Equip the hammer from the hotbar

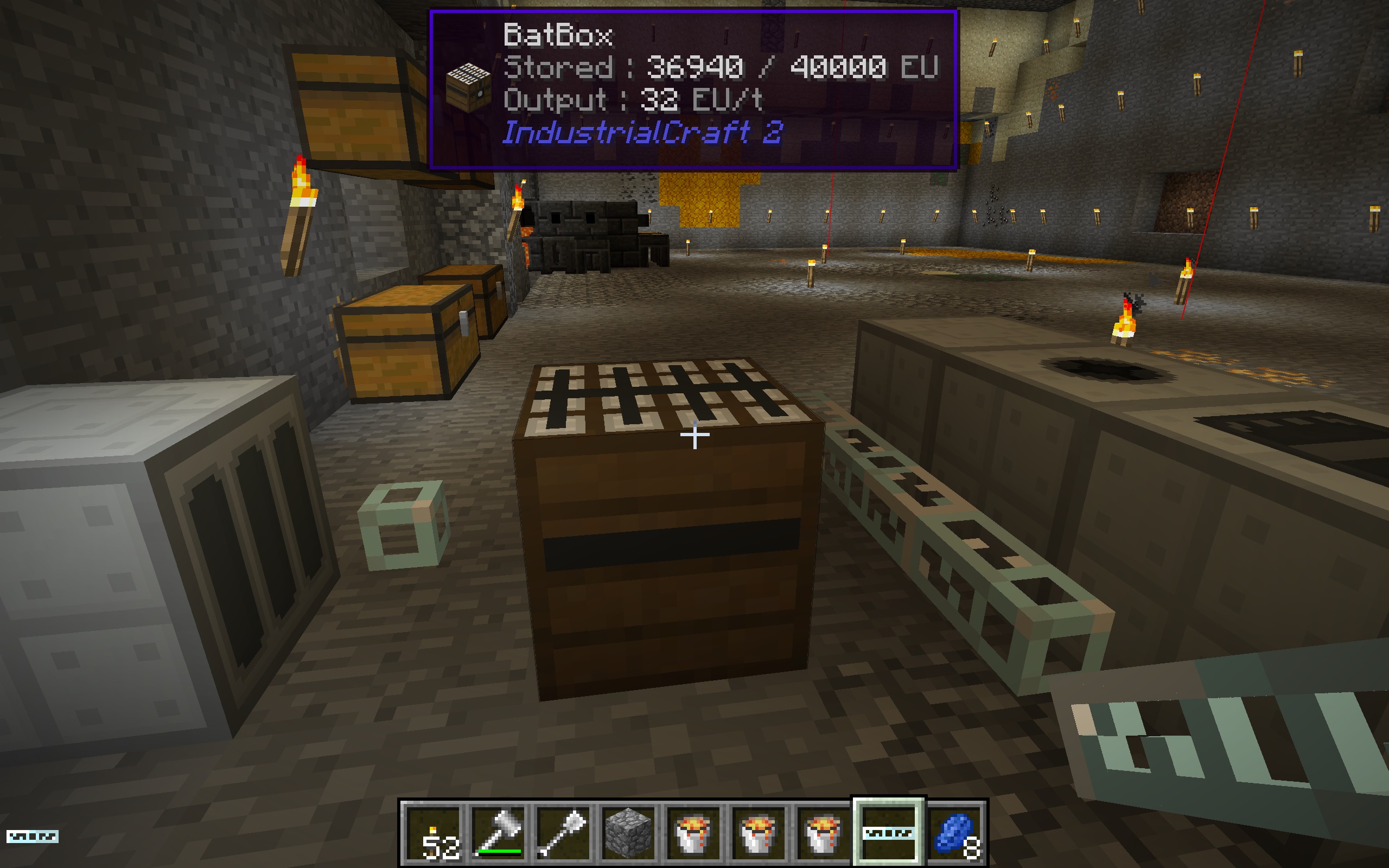[x=499, y=833]
